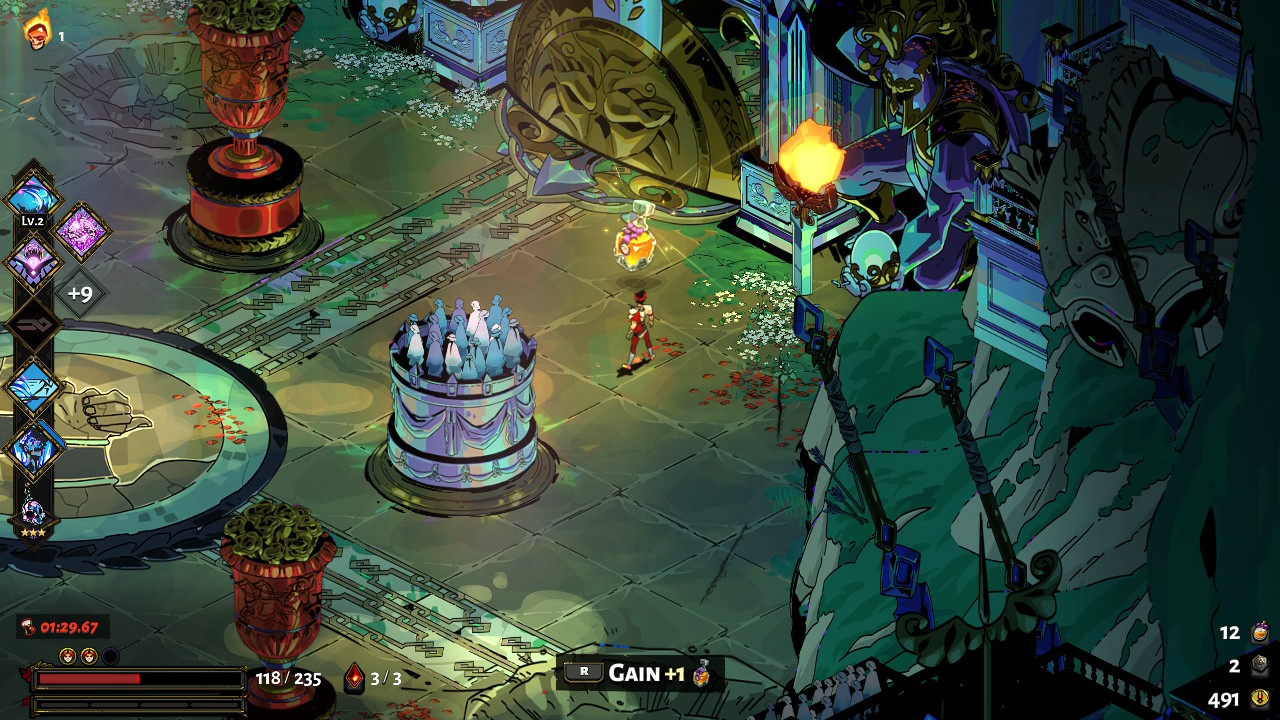The image size is (1280, 720).
Task: Inspect the dark blue figure boon icon
Action: [33, 449]
